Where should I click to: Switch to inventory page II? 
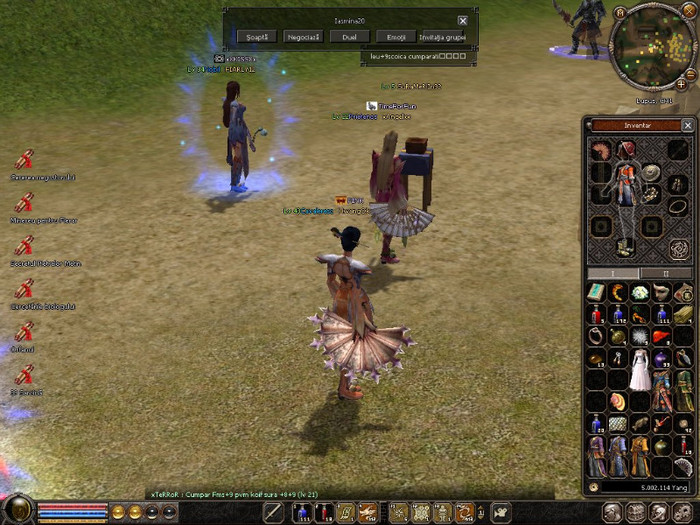click(667, 272)
